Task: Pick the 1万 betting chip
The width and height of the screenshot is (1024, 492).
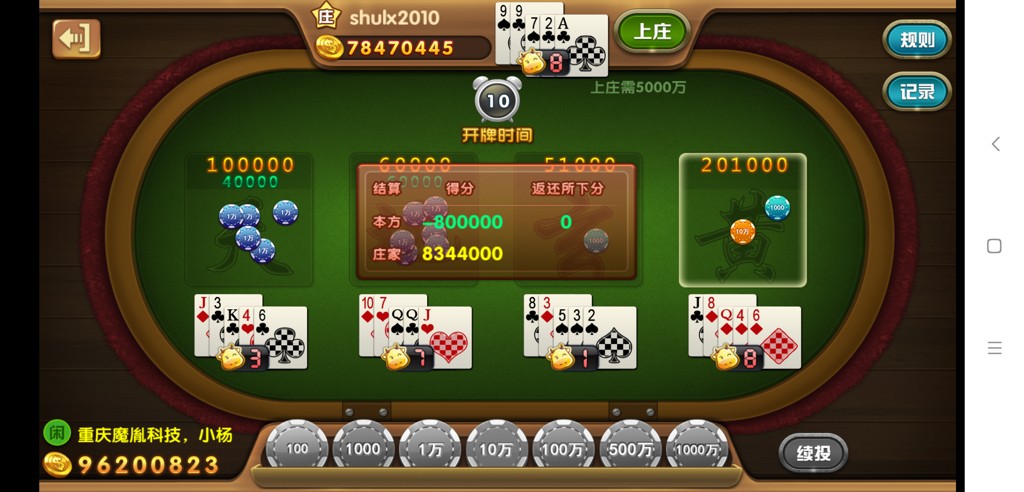Action: point(430,449)
